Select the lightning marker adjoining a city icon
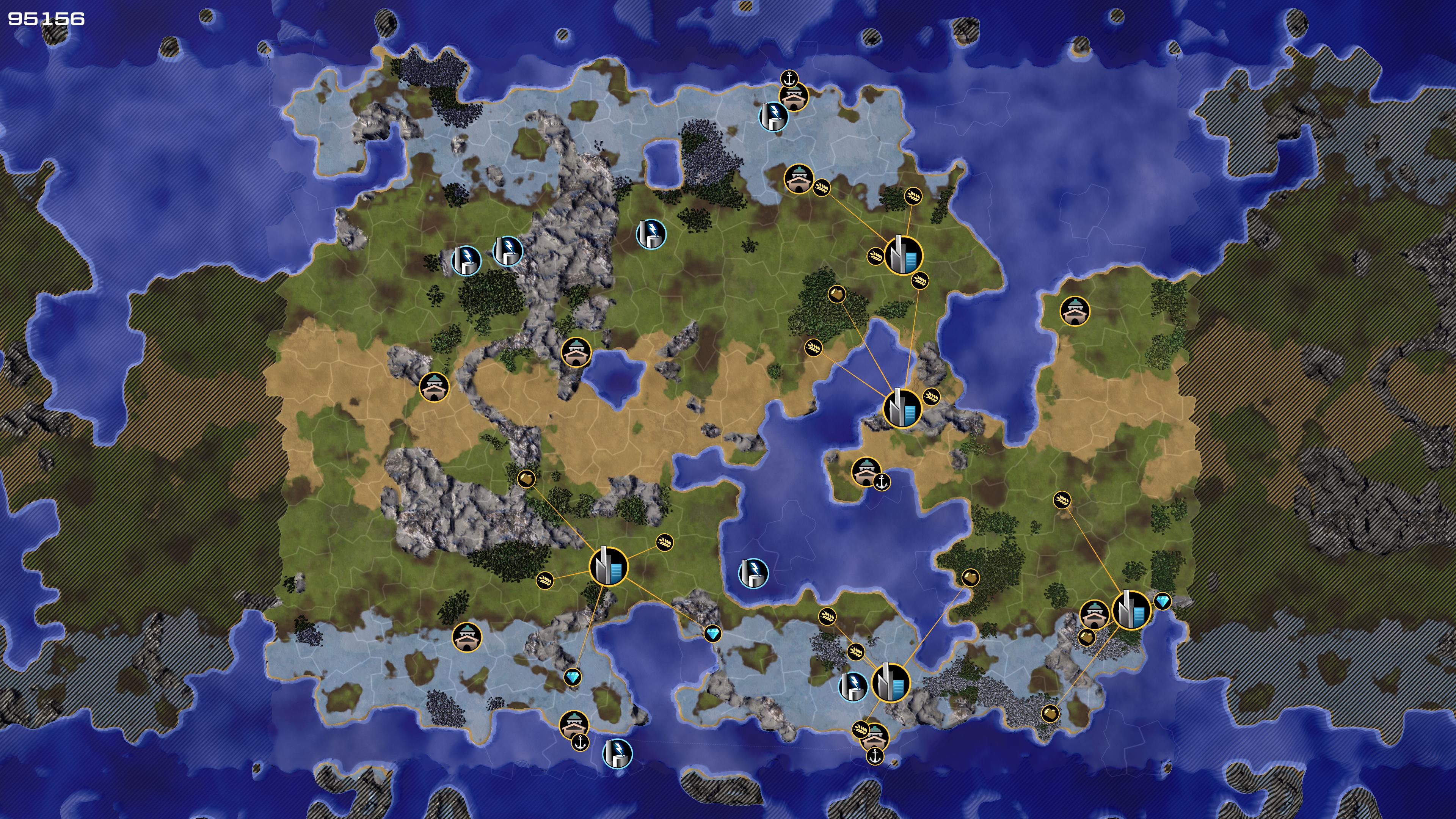The image size is (1456, 819). [x=852, y=686]
